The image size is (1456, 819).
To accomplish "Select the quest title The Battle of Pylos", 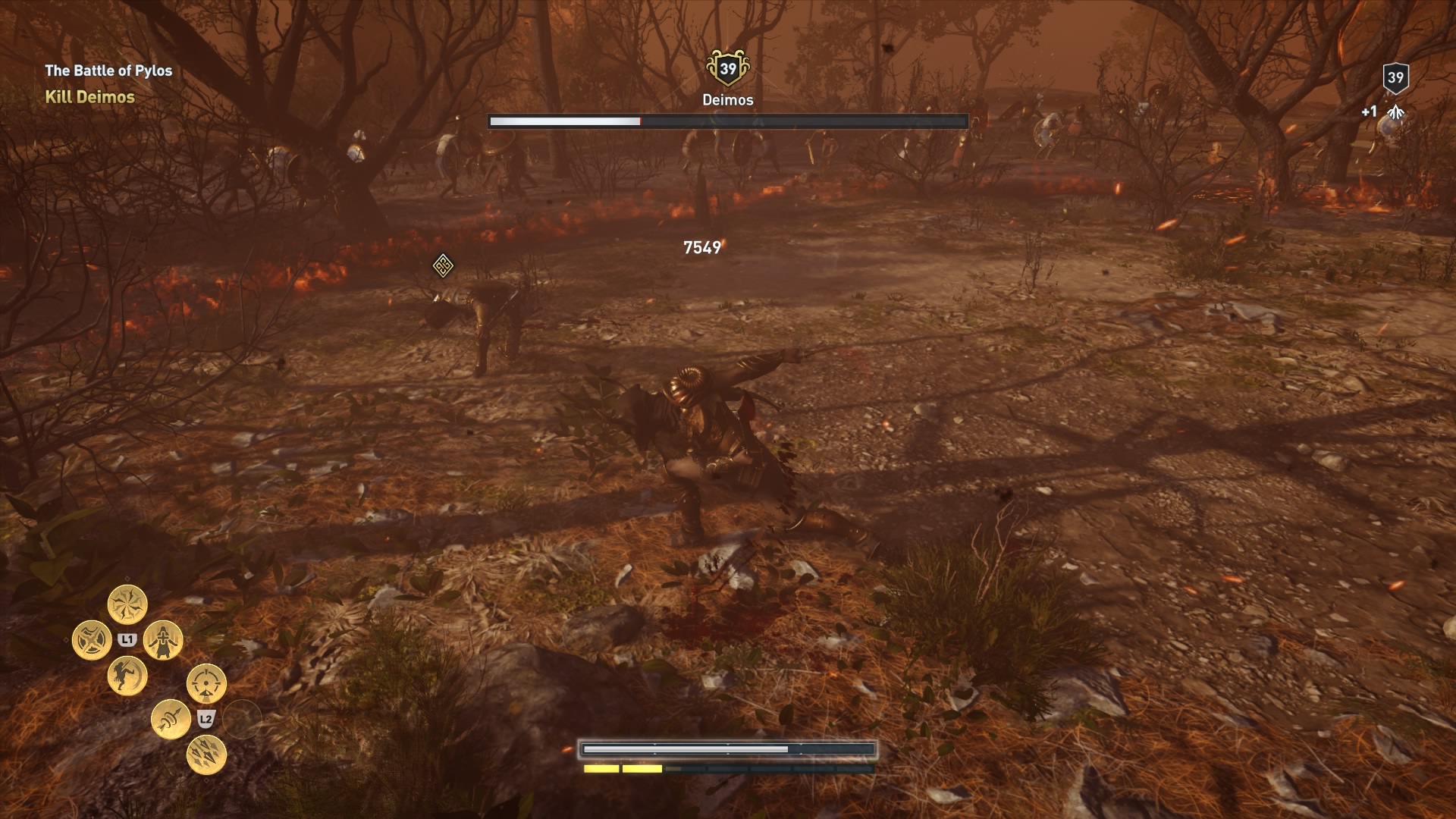I will [108, 69].
